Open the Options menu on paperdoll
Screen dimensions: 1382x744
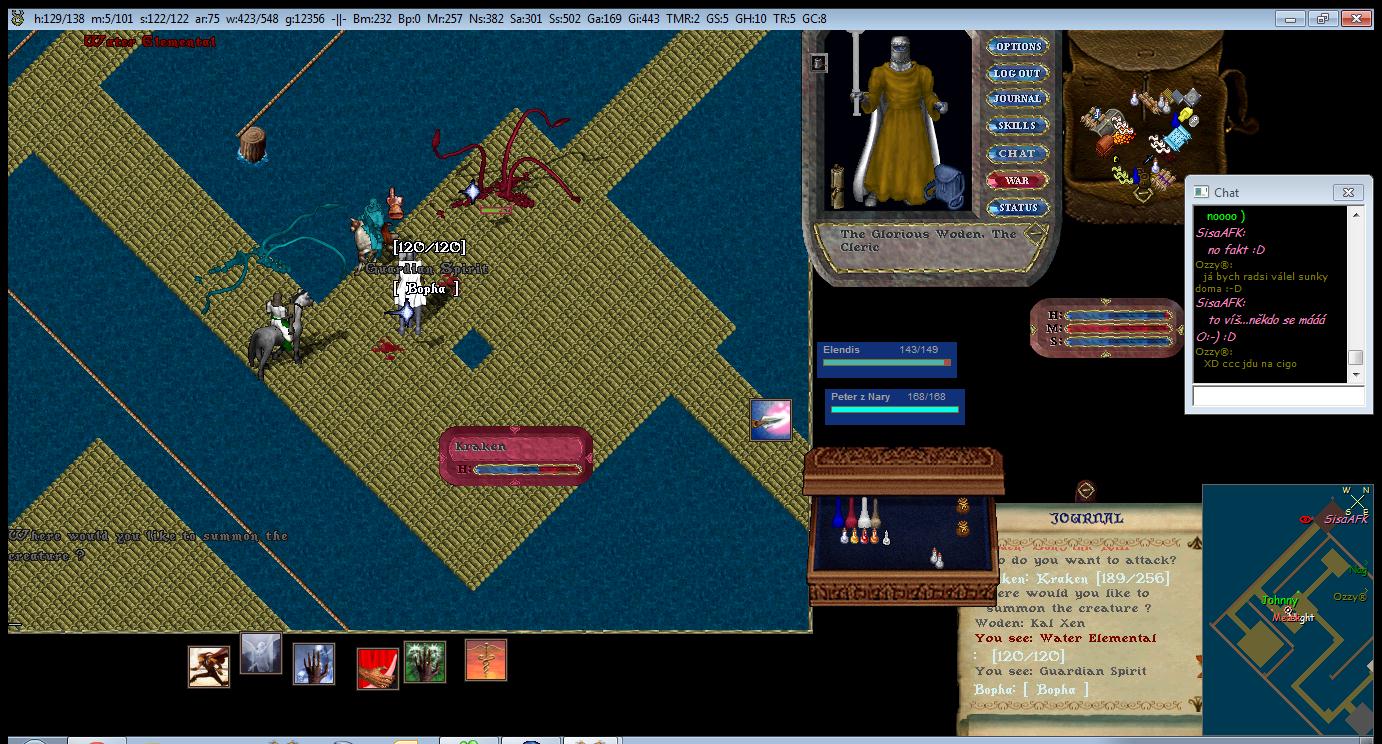[x=1017, y=46]
